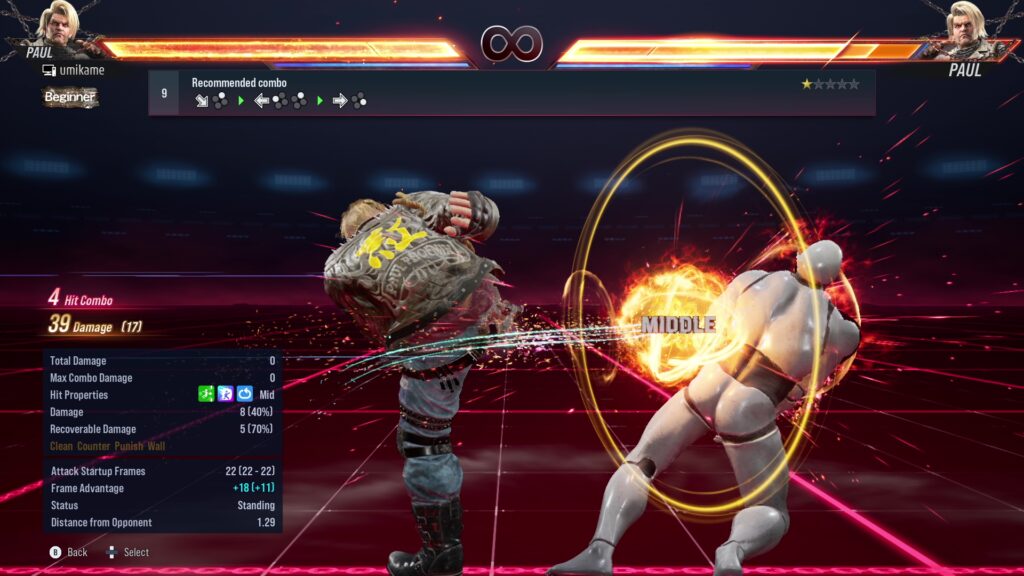Click the green hit property icon
The width and height of the screenshot is (1024, 576).
click(207, 395)
